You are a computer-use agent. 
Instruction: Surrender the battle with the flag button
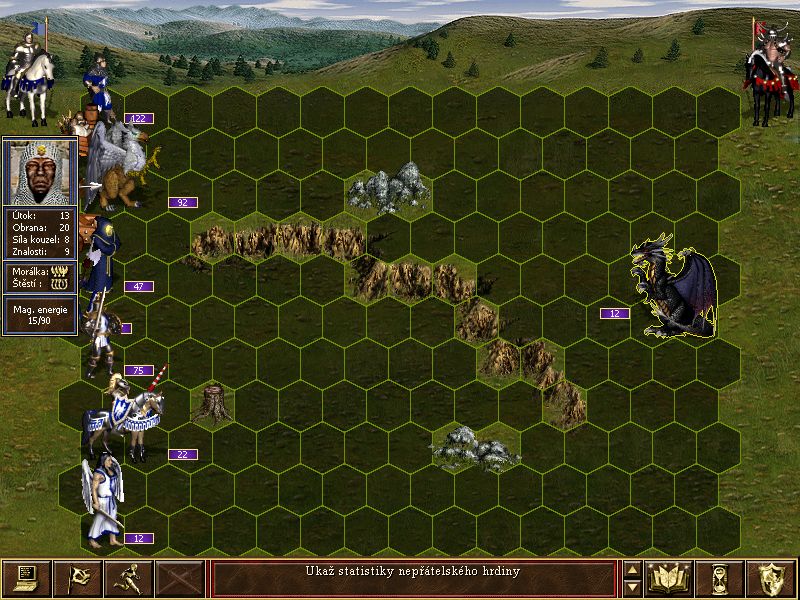point(77,578)
